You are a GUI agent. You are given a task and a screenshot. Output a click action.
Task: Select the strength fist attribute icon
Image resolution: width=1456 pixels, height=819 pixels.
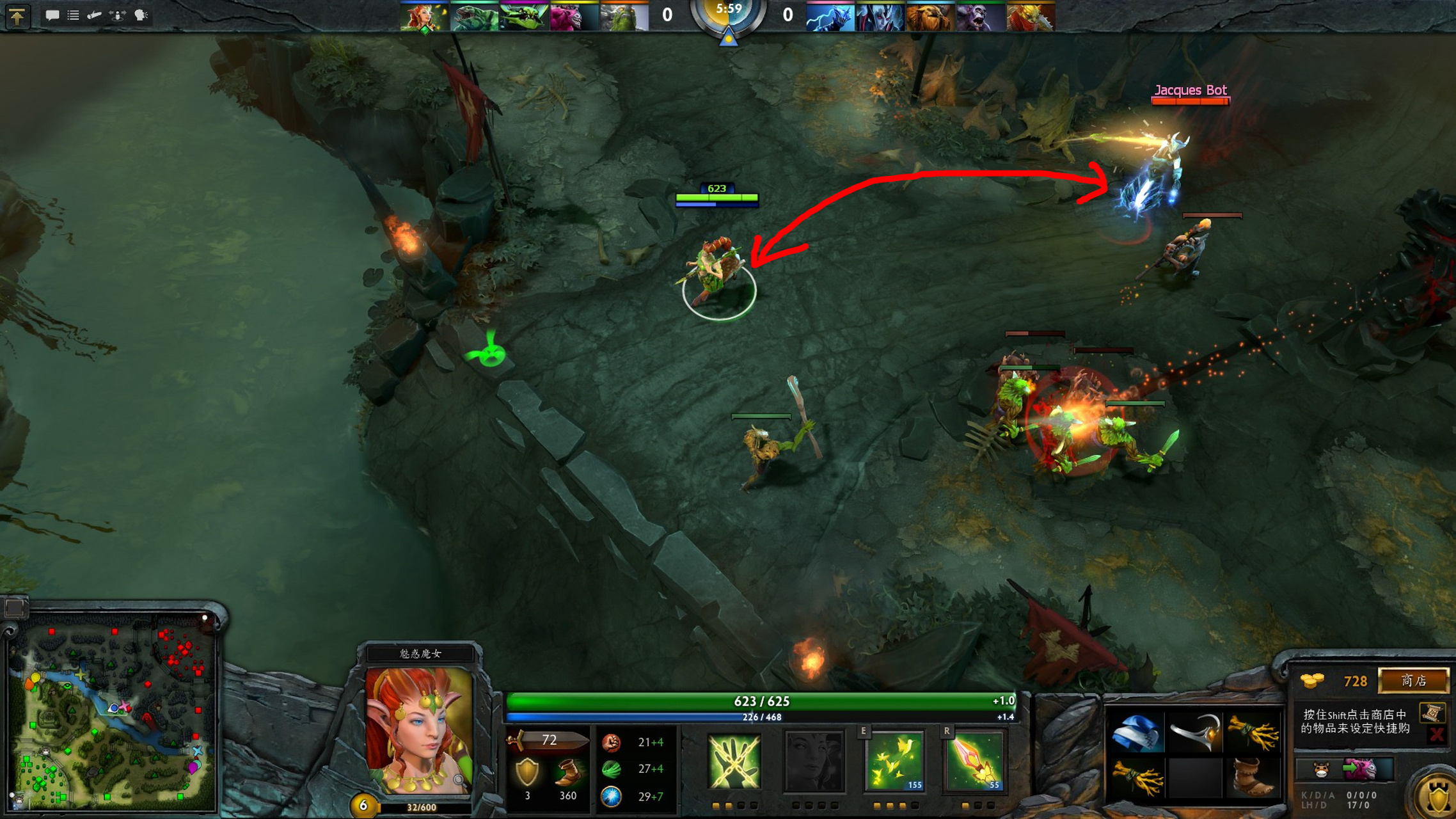point(613,742)
